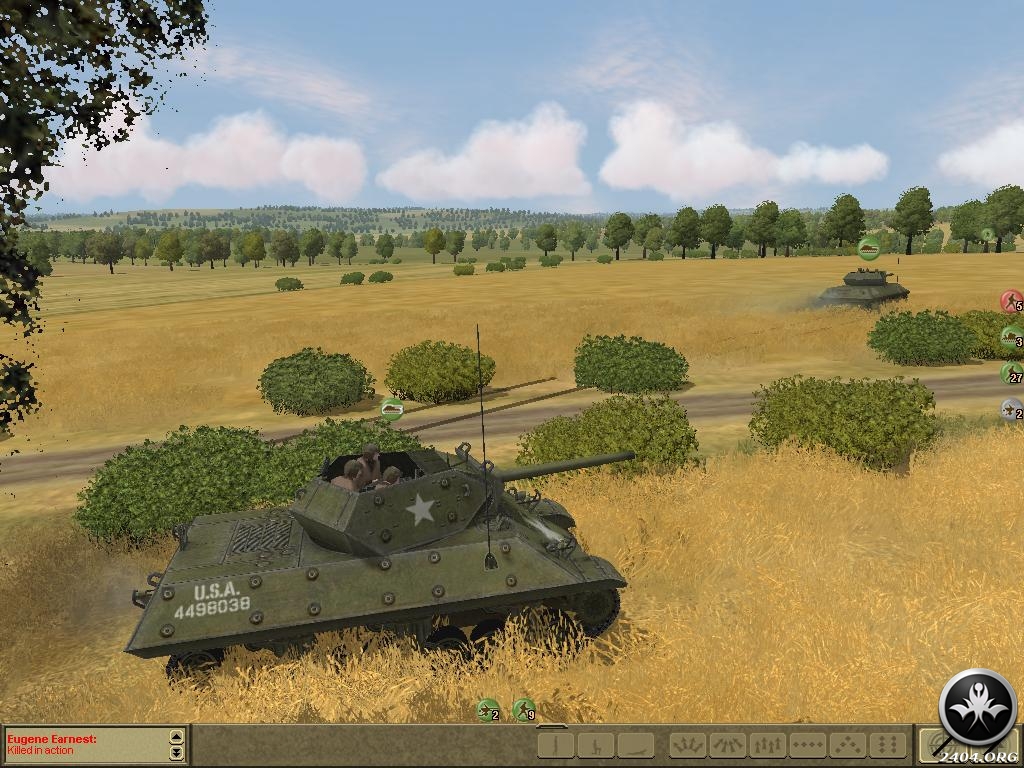Select the green soldier marker showing 9

[523, 710]
